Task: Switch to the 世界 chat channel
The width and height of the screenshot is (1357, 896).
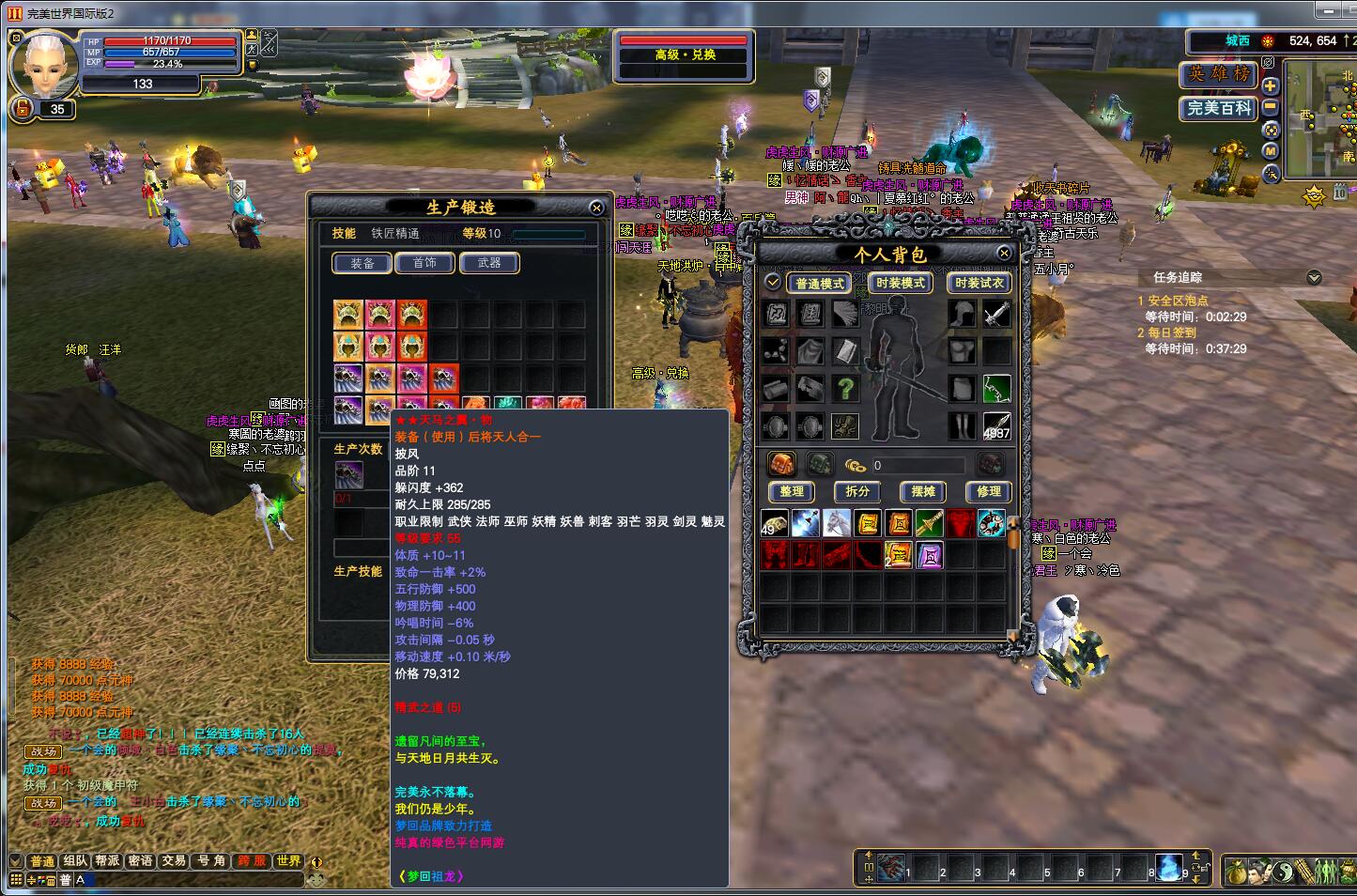Action: [x=288, y=860]
